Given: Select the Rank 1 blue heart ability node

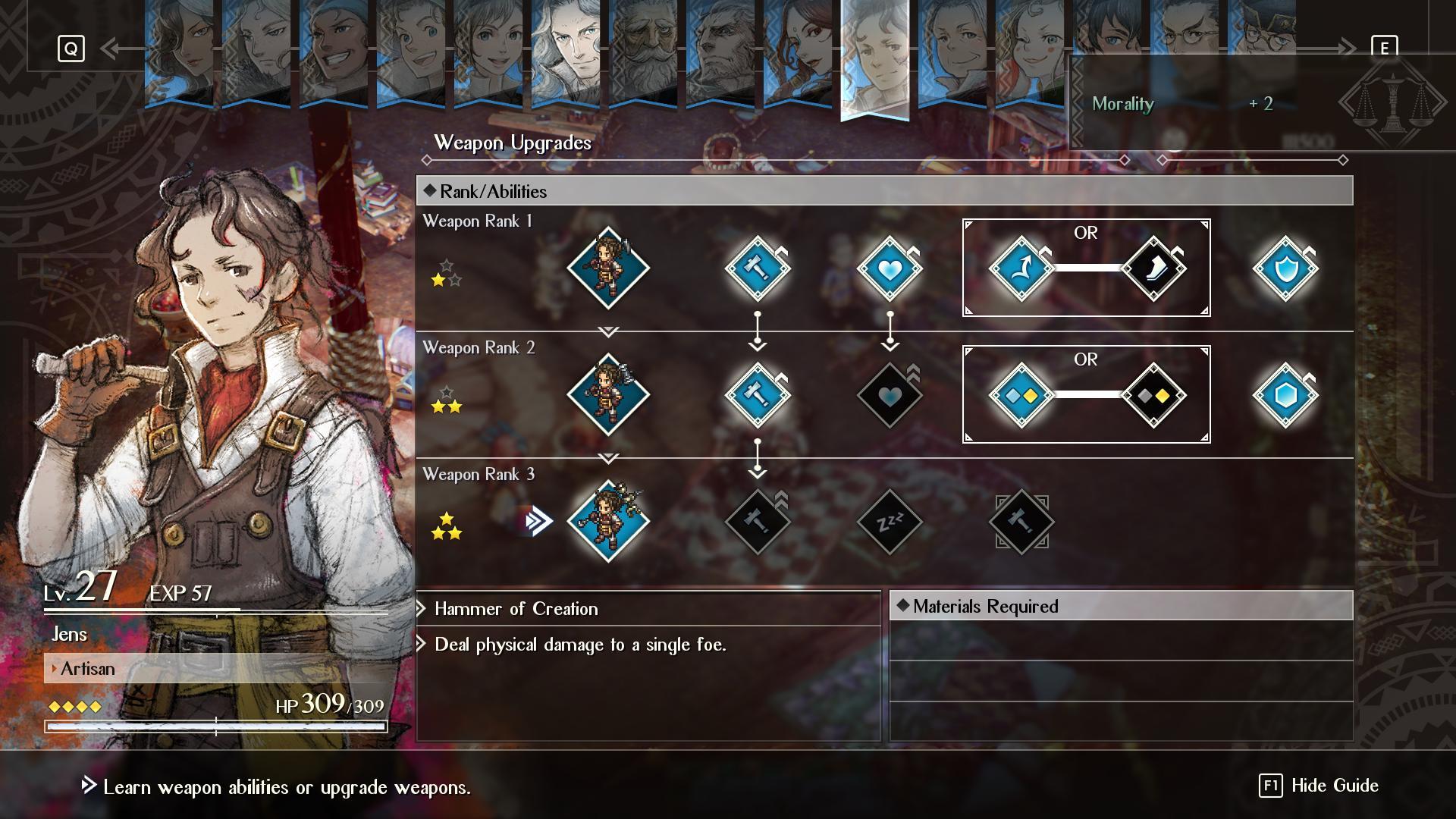Looking at the screenshot, I should coord(890,268).
